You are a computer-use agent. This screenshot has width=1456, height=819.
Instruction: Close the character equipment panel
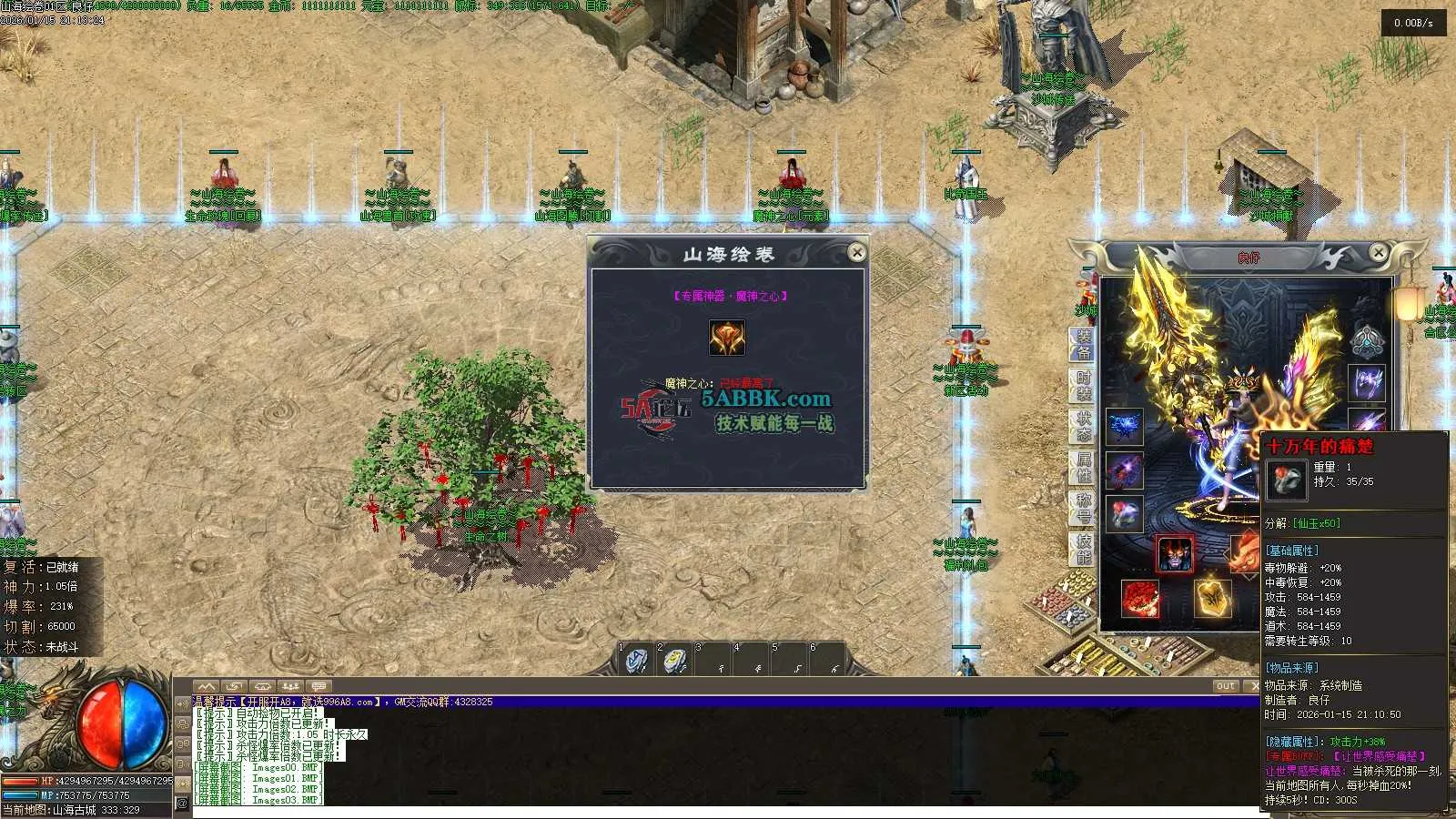pos(1379,252)
